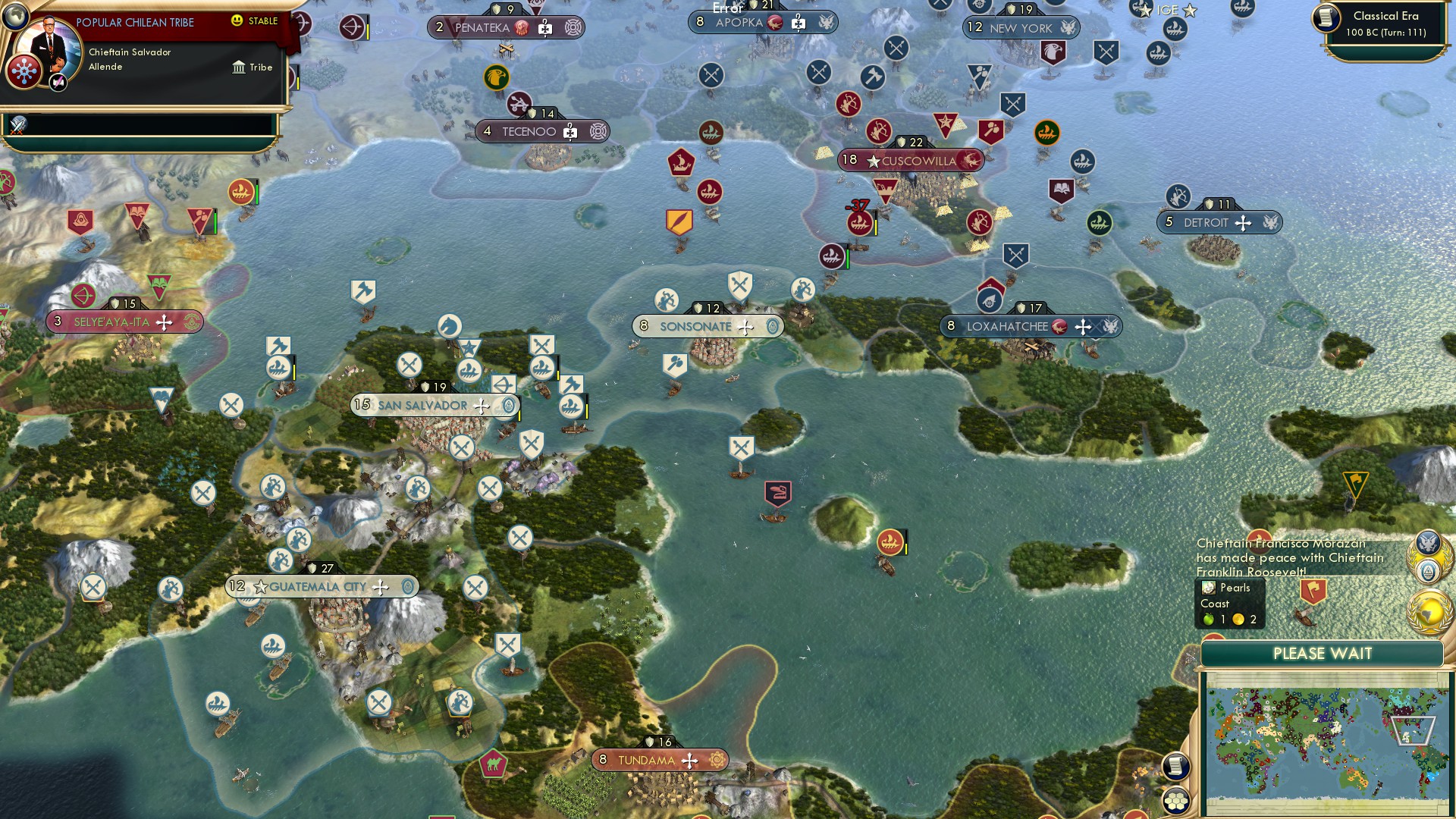Click the STABLE smiley status indicator
1456x819 pixels.
[x=236, y=20]
